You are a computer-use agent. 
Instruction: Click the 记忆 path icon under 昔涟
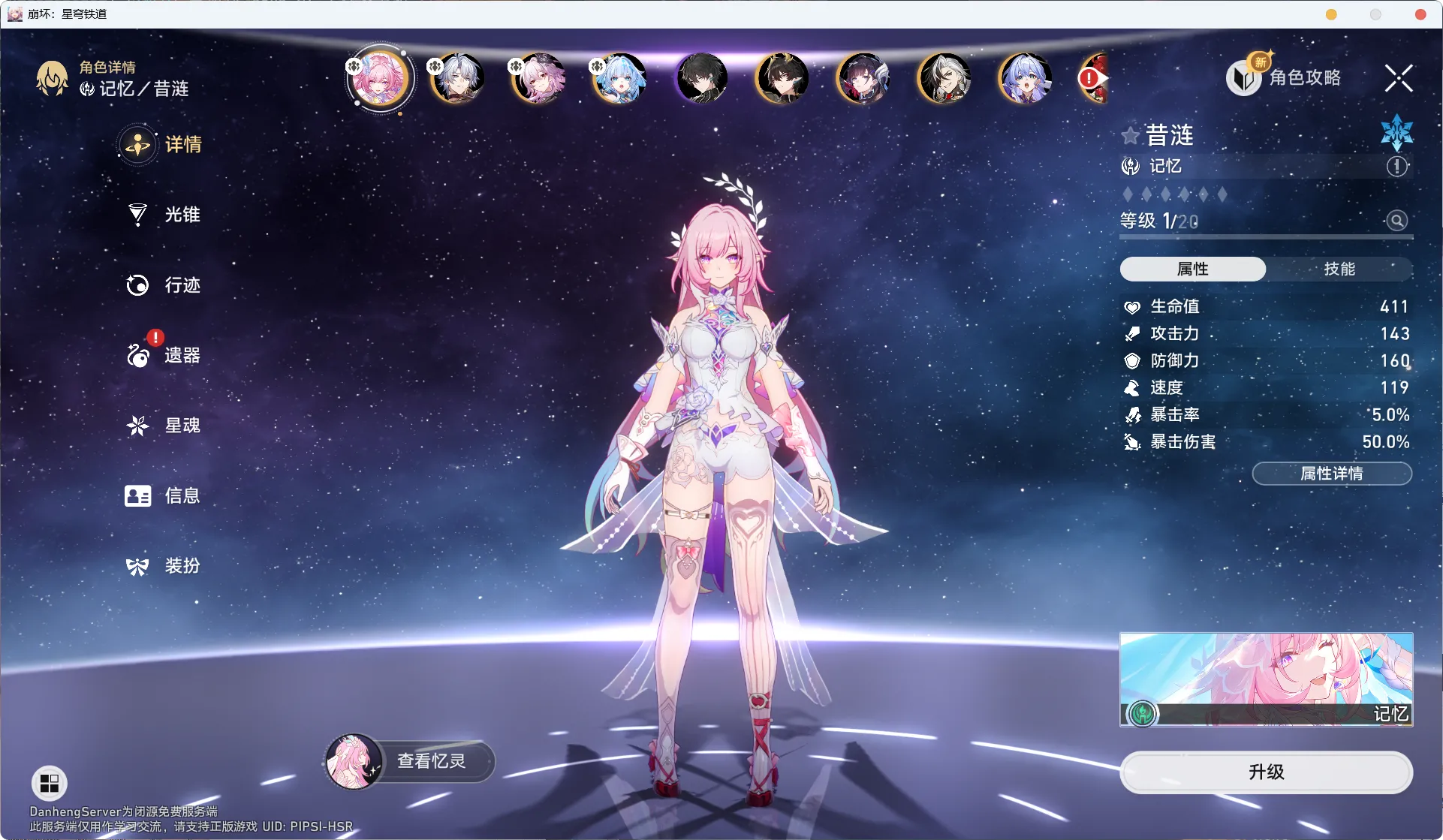[x=1131, y=167]
